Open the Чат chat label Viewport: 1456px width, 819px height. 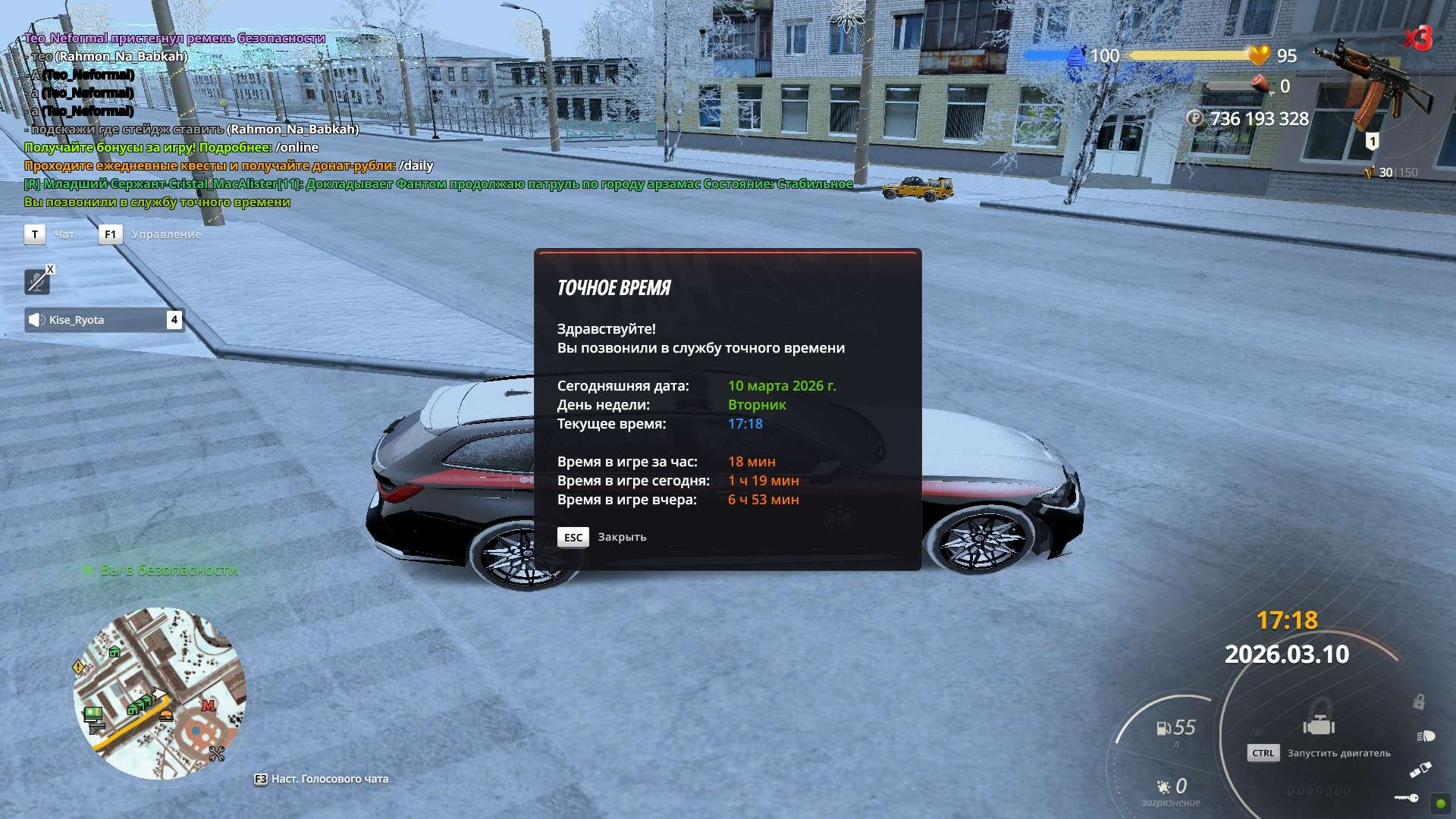[x=64, y=234]
